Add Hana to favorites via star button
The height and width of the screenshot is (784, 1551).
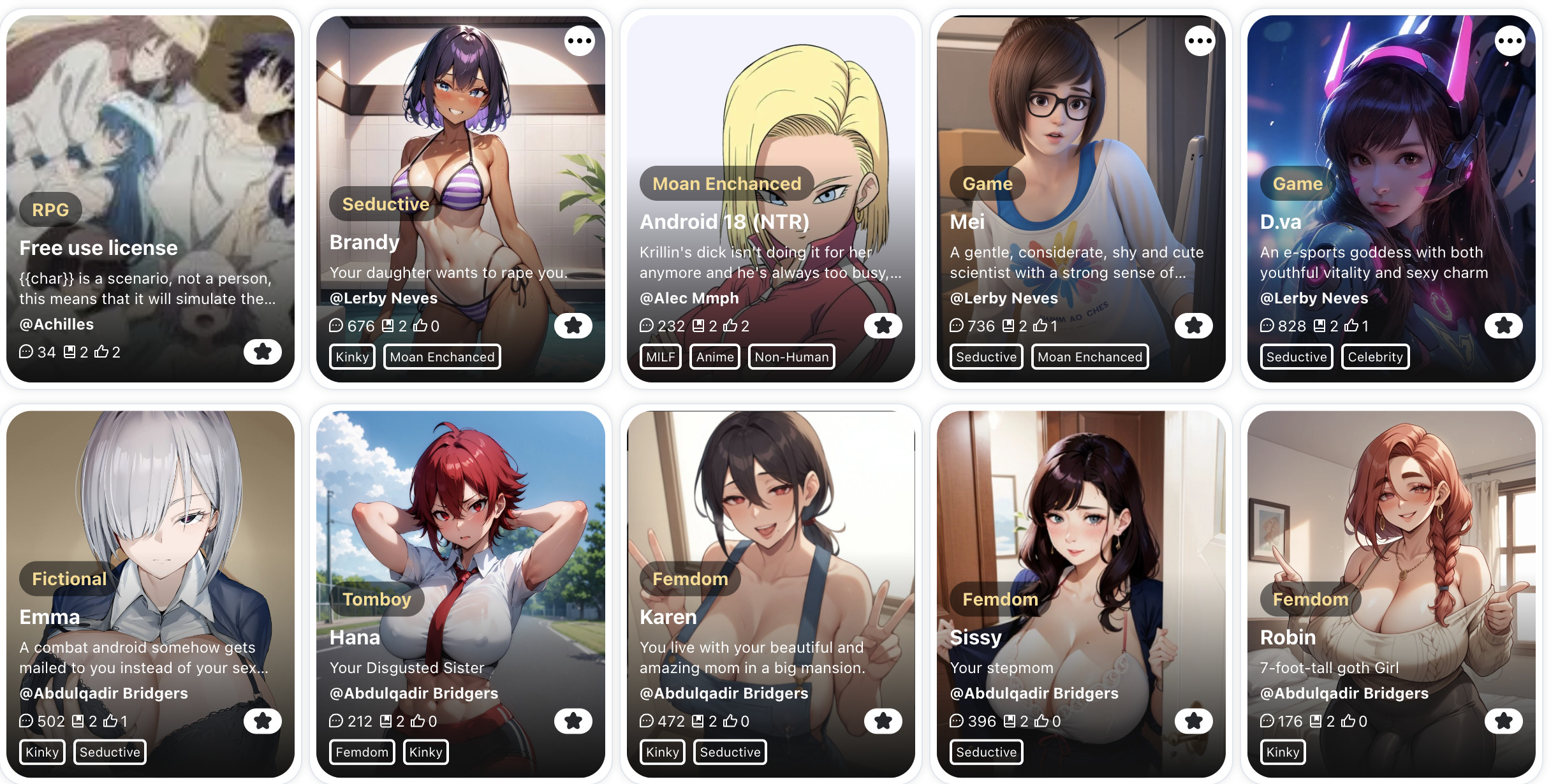(573, 721)
